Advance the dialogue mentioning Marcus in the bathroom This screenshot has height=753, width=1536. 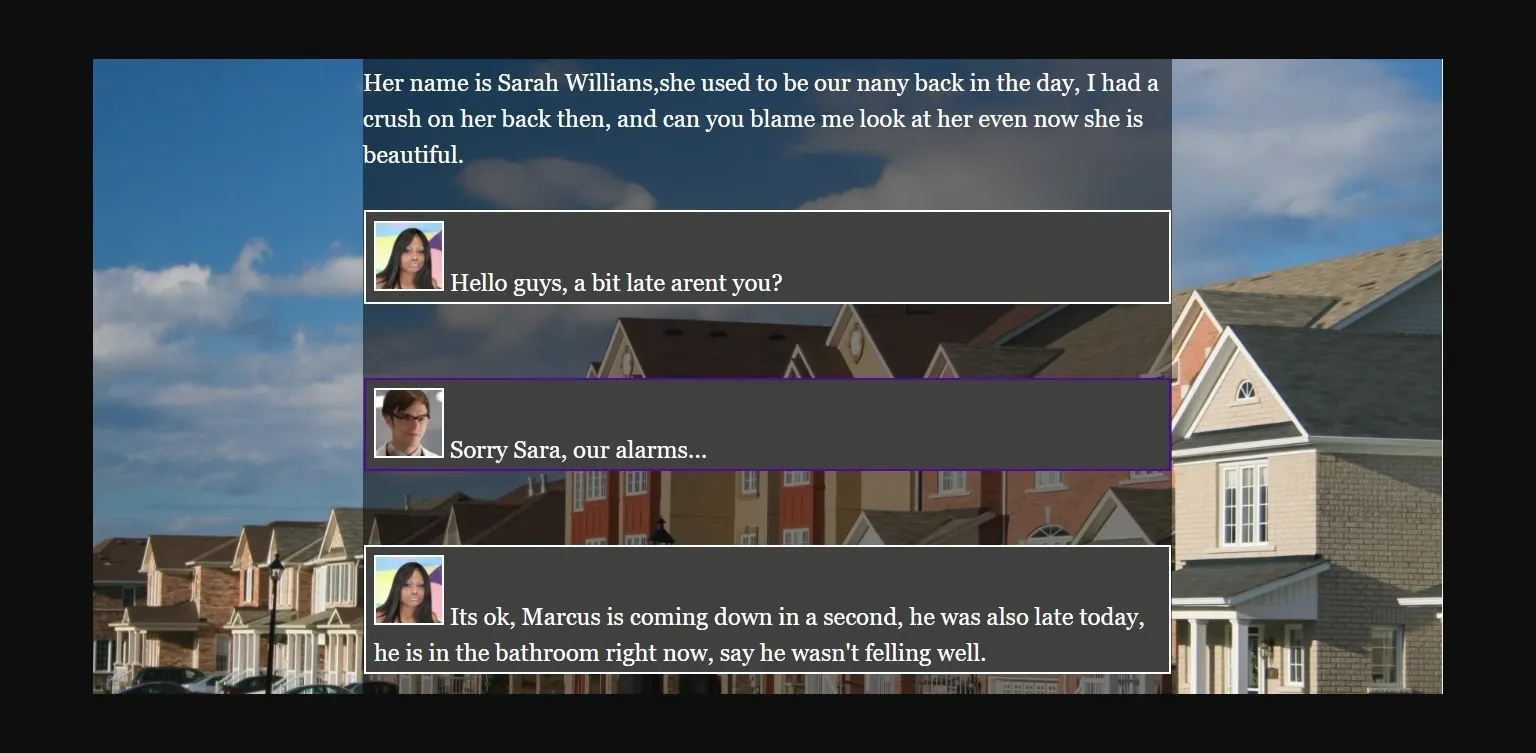767,608
